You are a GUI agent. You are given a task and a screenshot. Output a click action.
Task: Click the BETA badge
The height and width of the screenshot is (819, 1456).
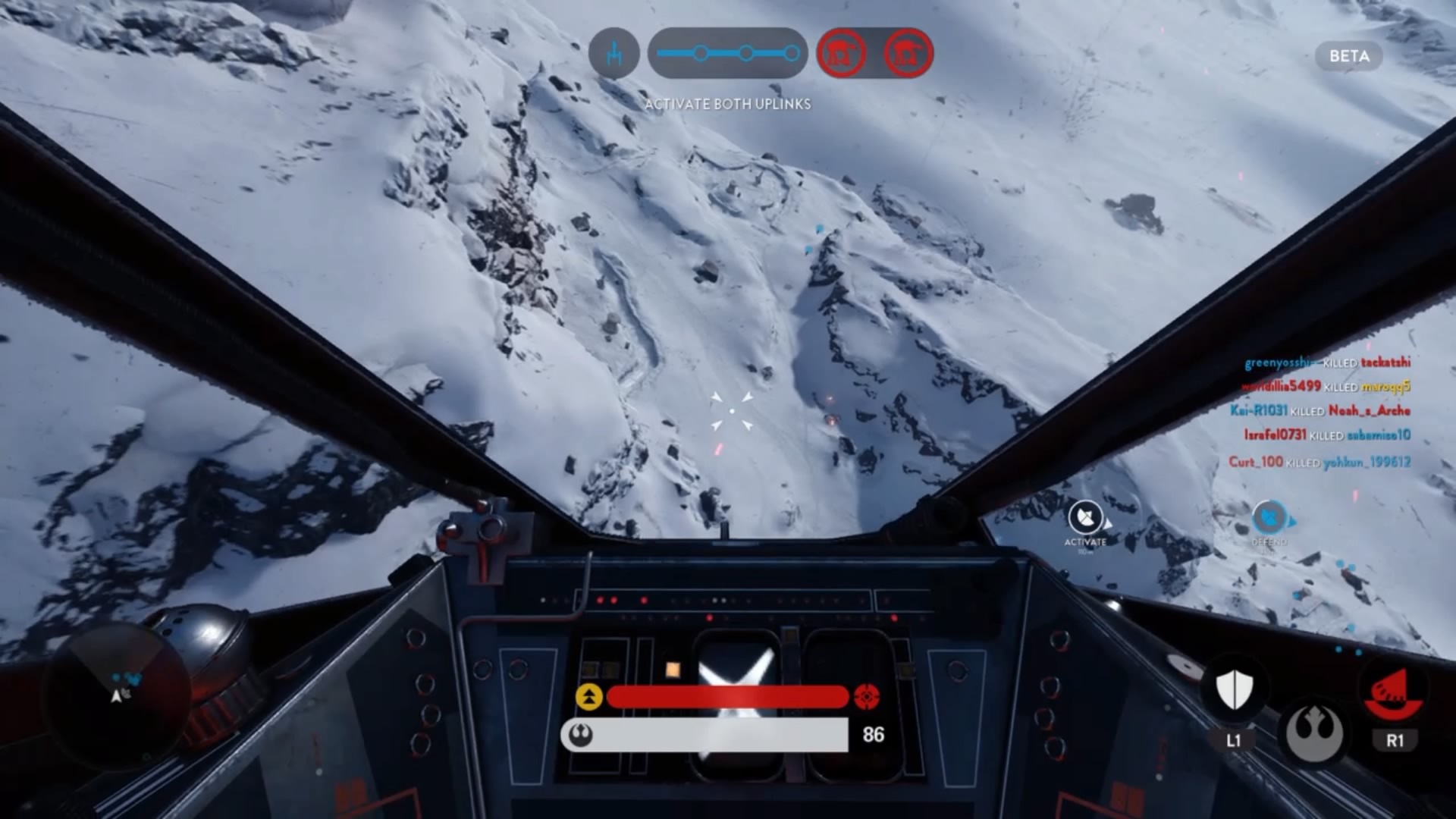point(1349,56)
